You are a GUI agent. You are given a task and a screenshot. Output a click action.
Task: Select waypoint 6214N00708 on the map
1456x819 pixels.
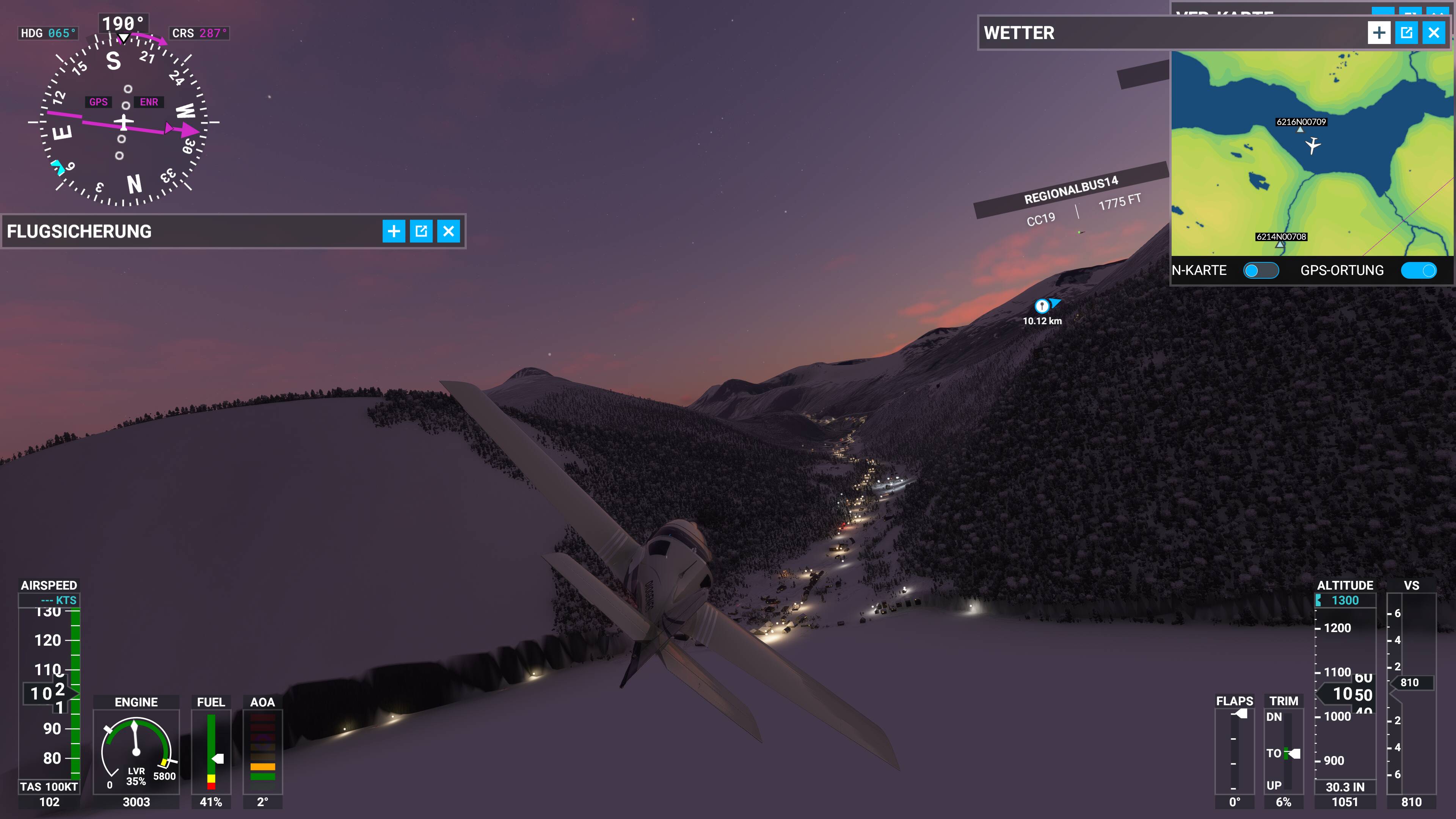tap(1280, 244)
